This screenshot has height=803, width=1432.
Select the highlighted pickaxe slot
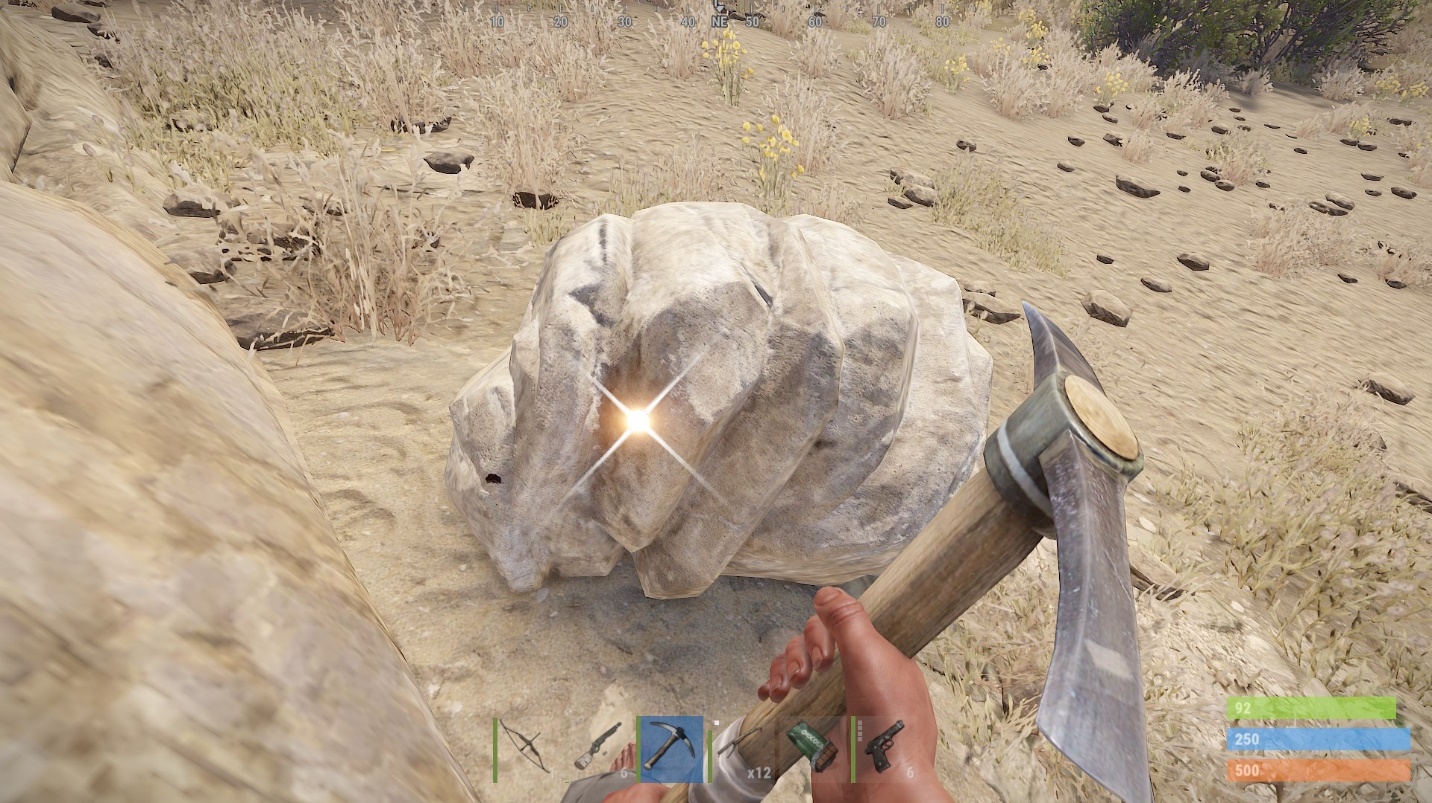(x=670, y=747)
